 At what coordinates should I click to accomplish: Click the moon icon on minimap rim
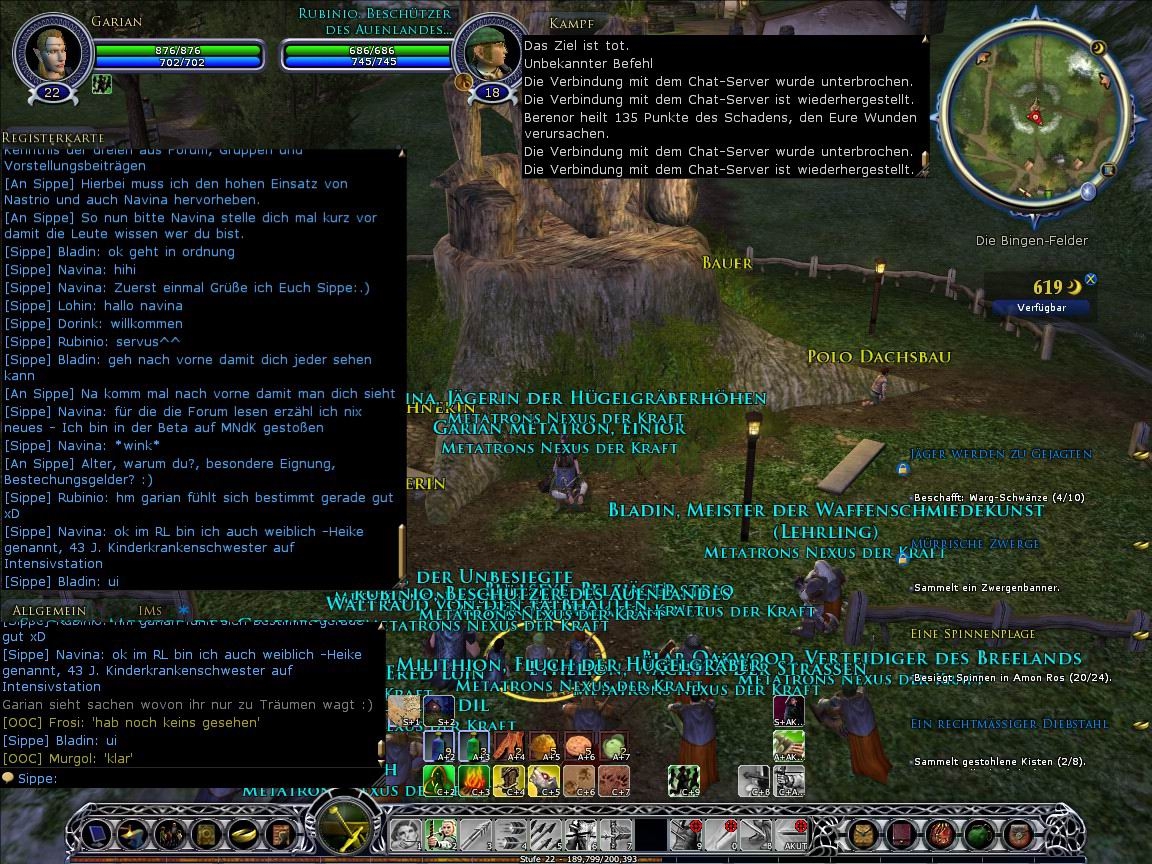point(1098,48)
